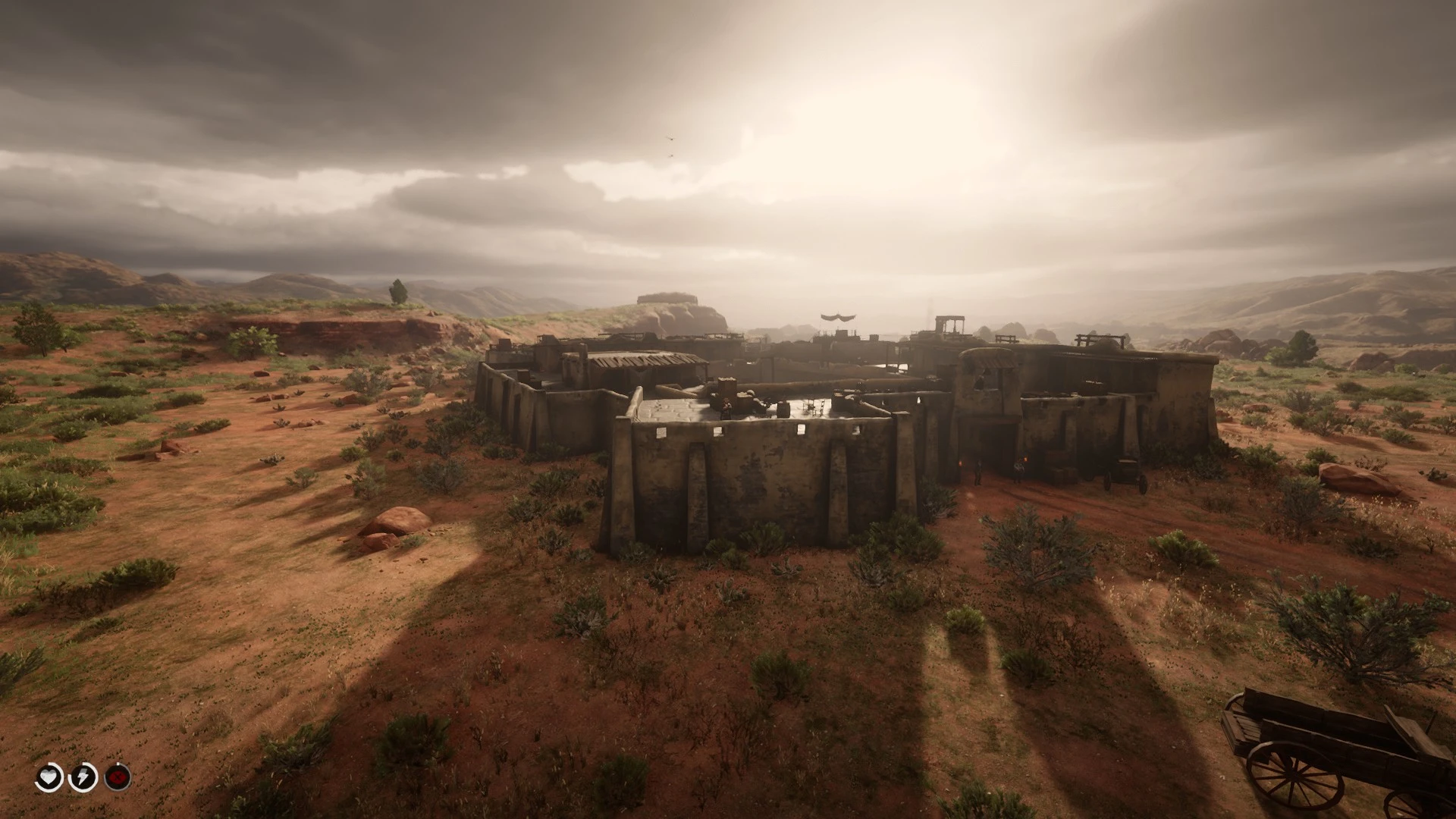Select the lightning bolt stamina core
This screenshot has width=1456, height=819.
pos(83,777)
